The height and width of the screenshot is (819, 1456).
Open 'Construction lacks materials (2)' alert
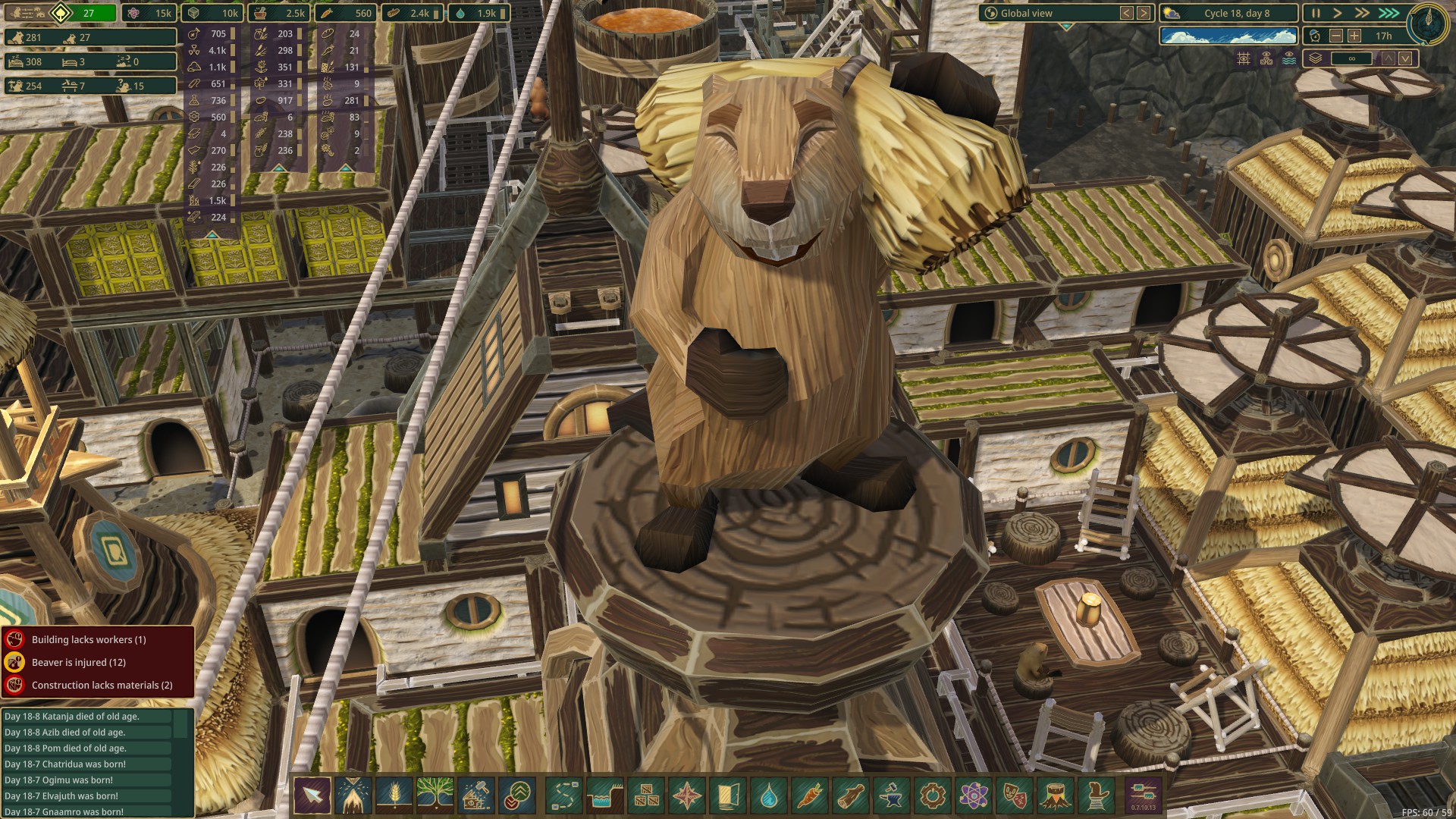point(102,685)
